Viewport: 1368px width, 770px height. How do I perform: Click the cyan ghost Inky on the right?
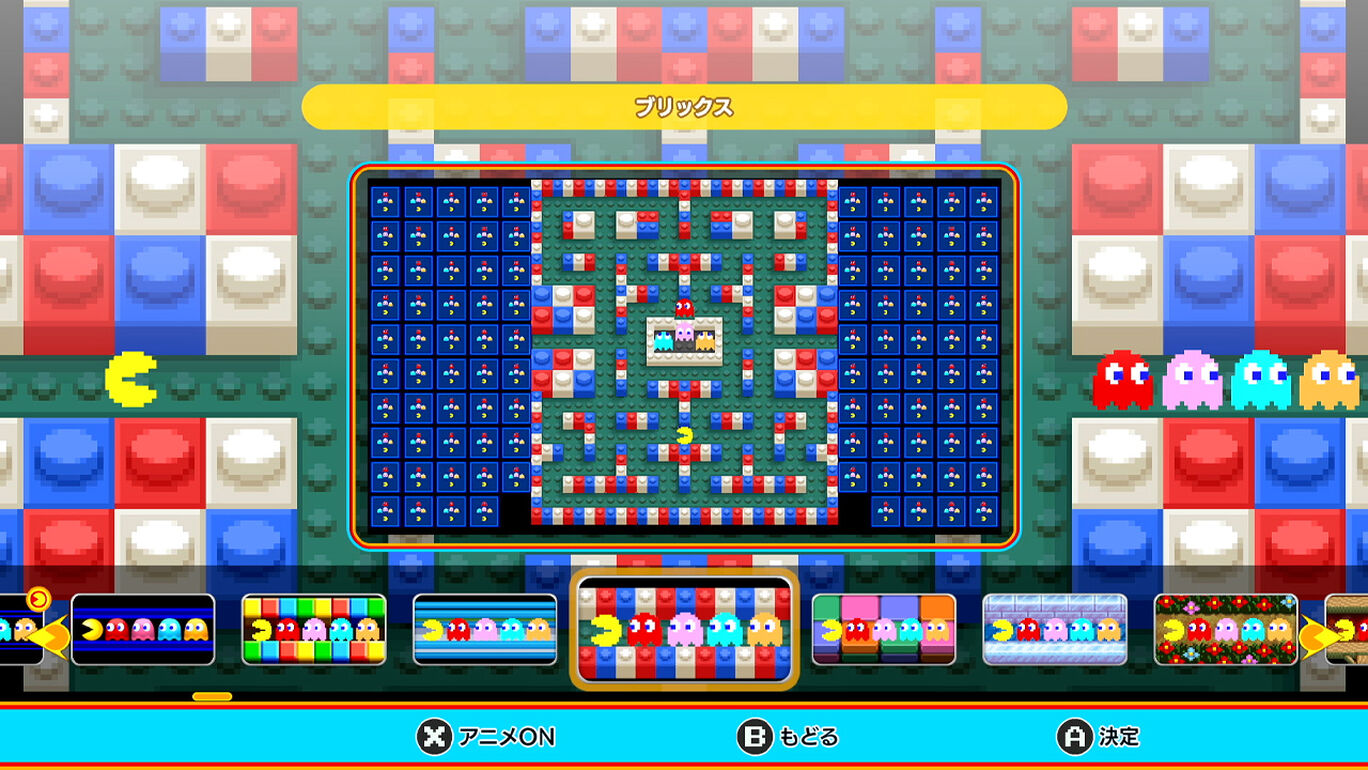[1257, 380]
